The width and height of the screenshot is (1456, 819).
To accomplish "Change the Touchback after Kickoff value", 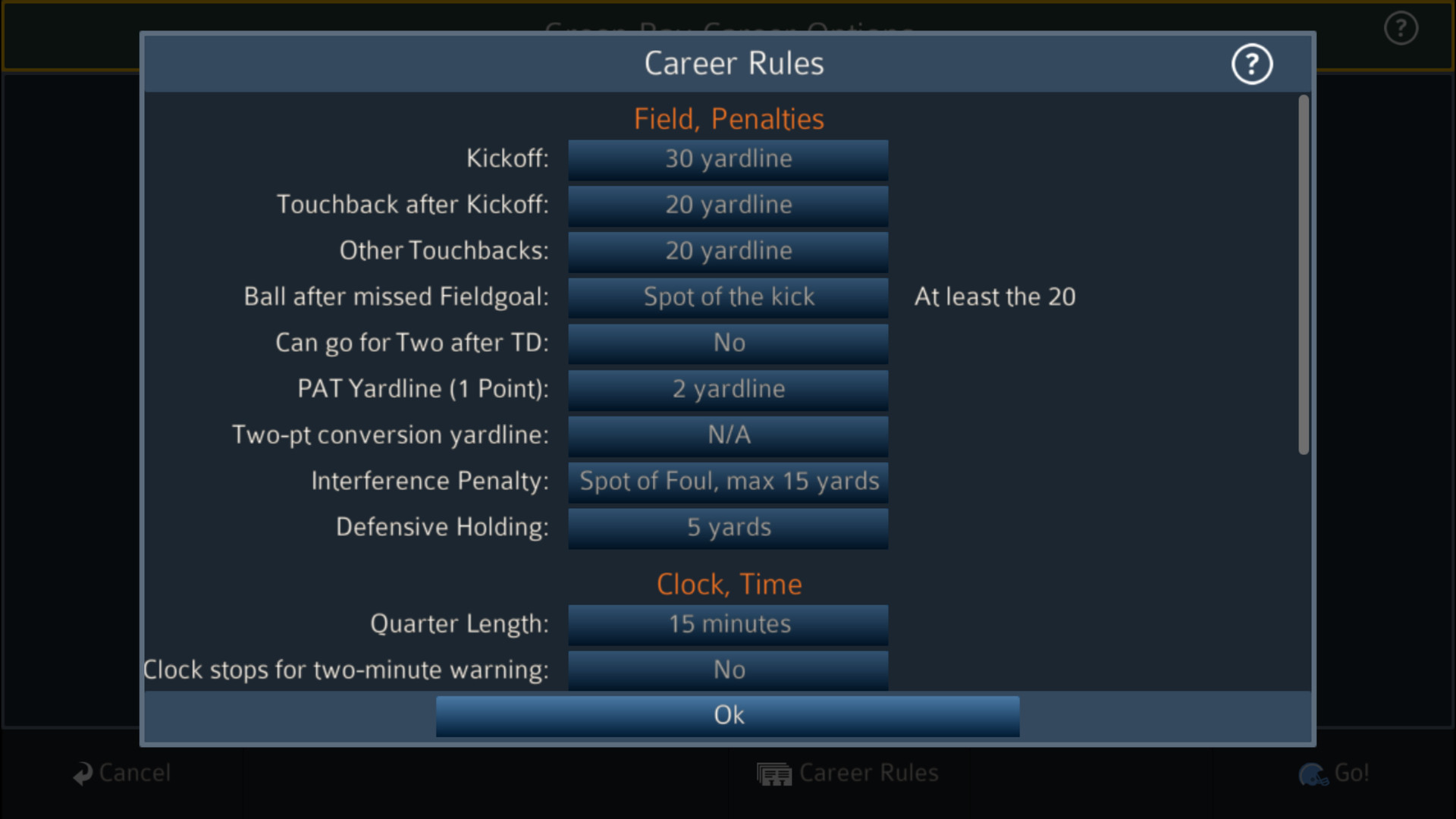I will 727,205.
